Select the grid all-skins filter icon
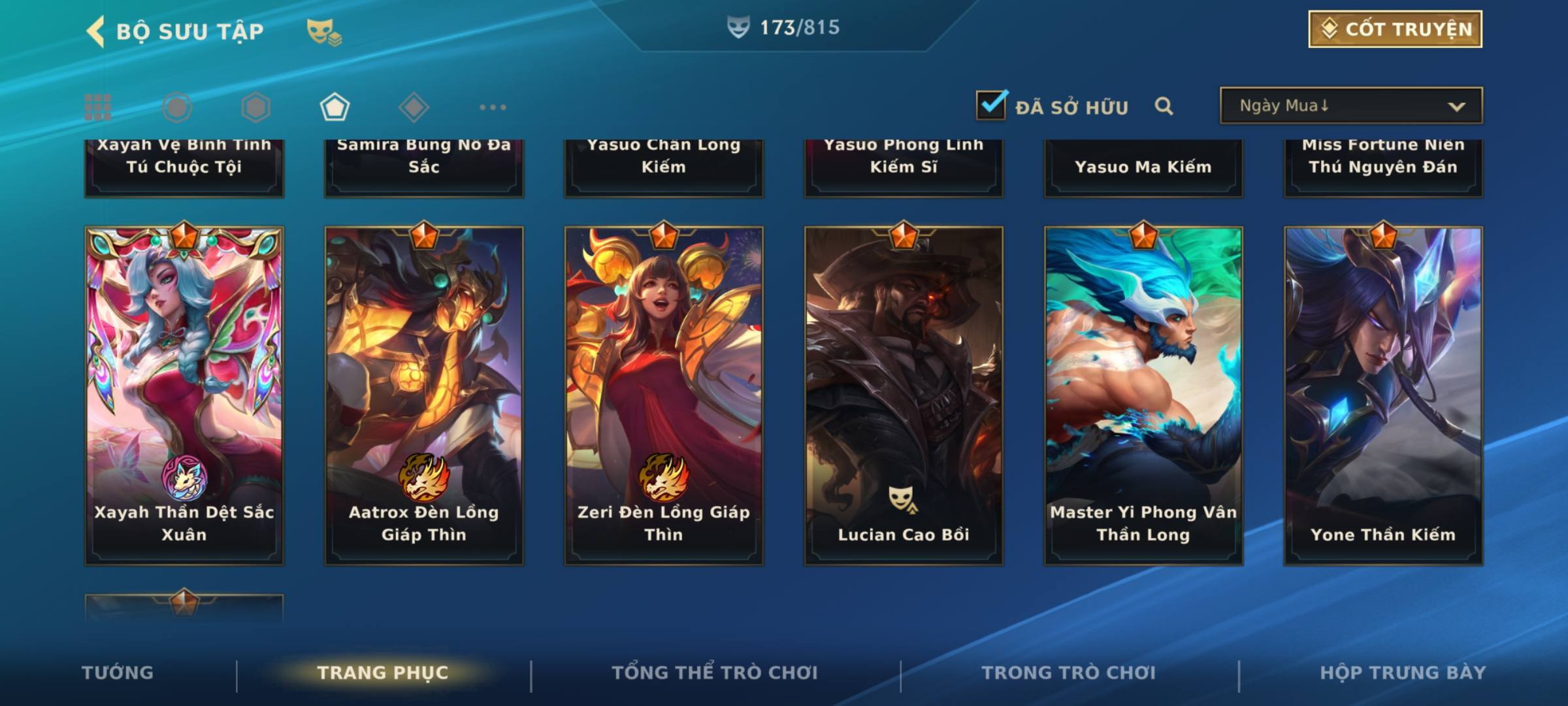This screenshot has width=1568, height=706. coord(98,107)
